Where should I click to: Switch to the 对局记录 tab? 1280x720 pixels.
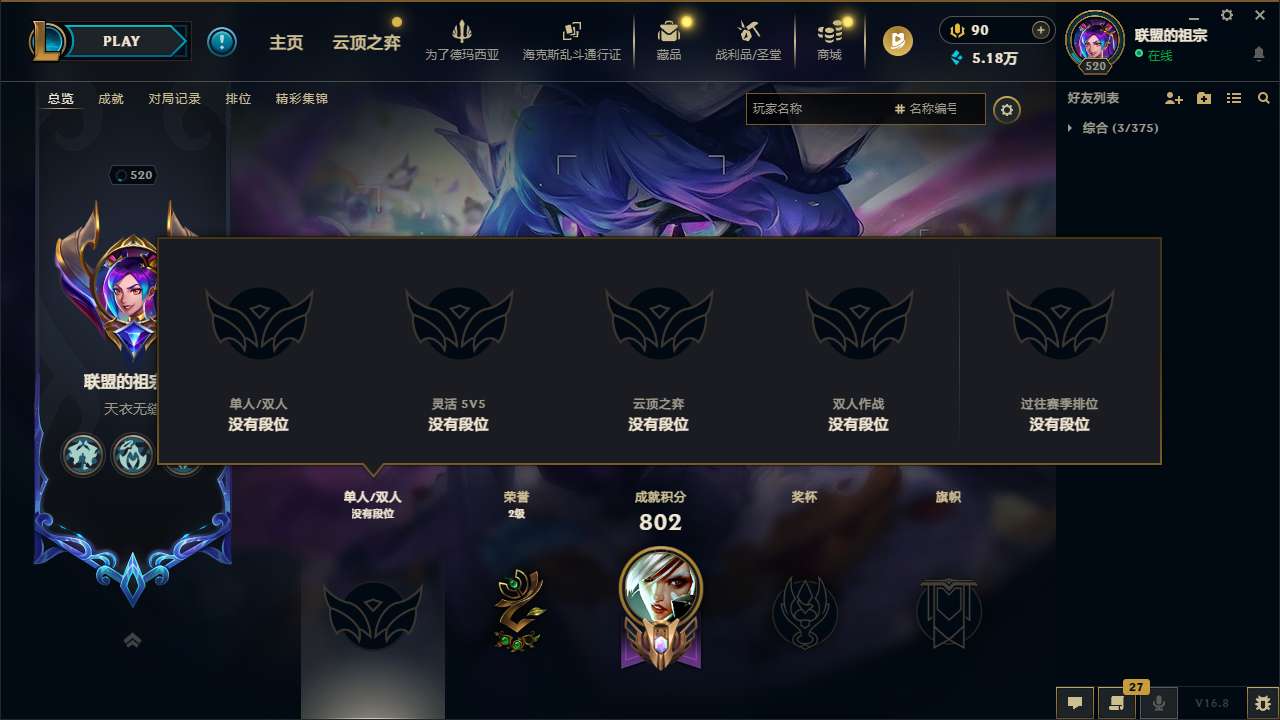coord(175,98)
